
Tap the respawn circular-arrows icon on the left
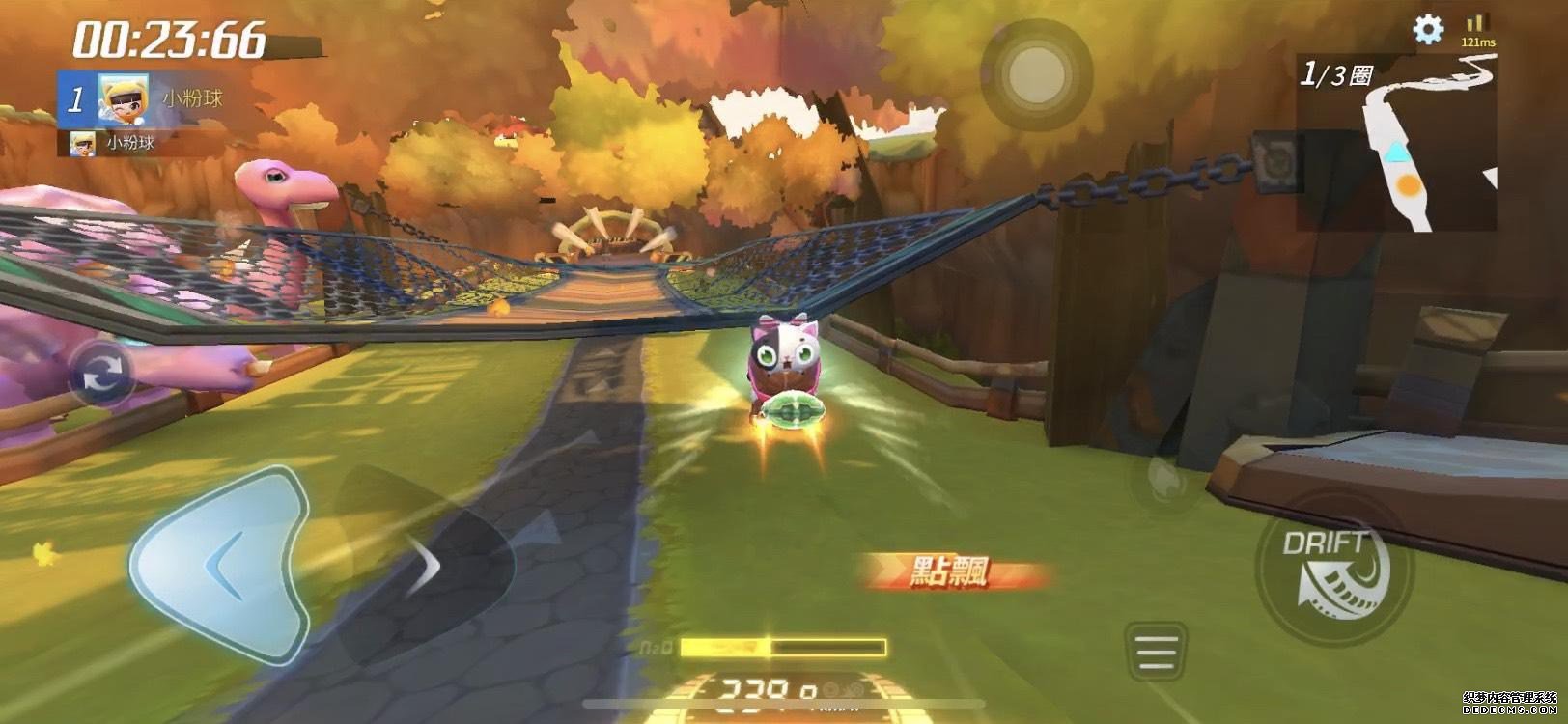pos(102,372)
